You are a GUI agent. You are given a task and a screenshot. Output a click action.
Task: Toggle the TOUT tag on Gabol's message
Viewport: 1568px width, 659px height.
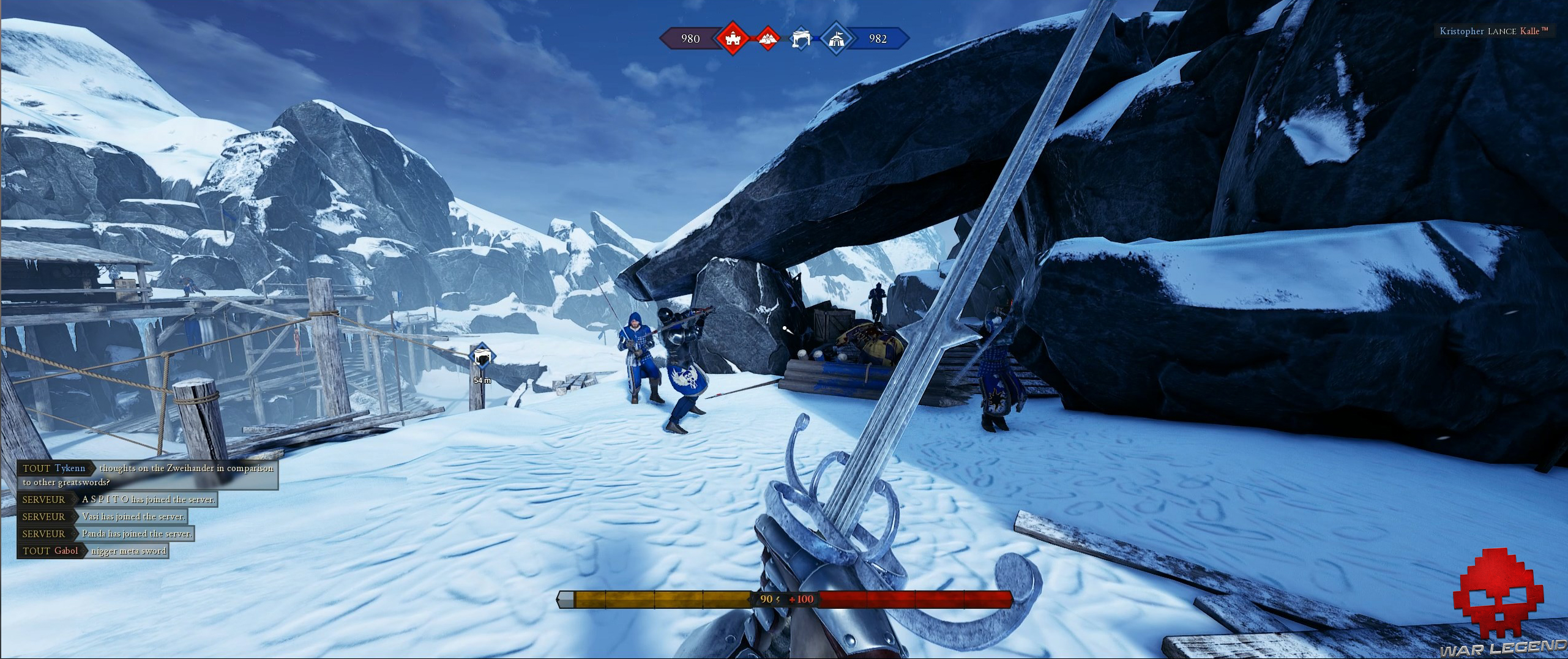(x=35, y=550)
